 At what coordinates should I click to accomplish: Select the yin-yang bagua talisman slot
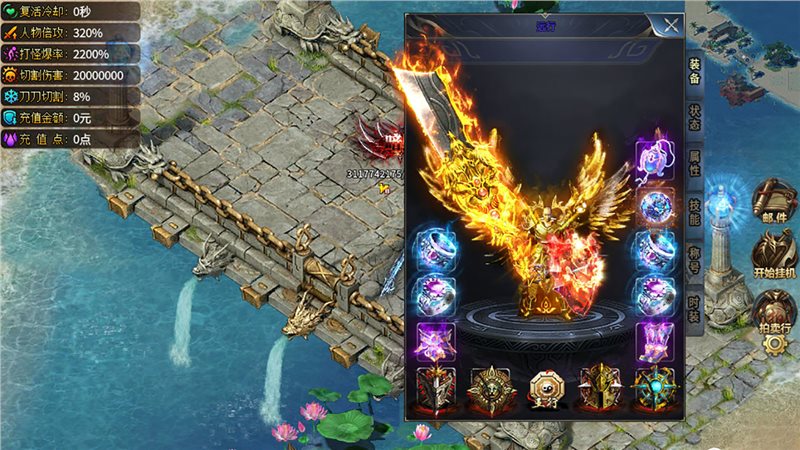click(546, 388)
